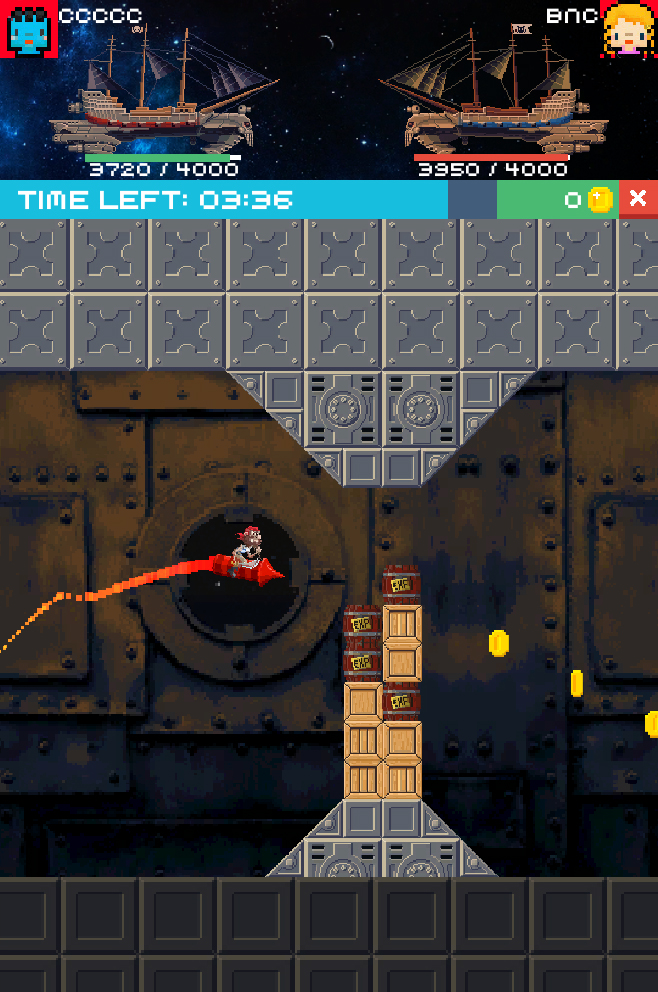
Task: Select the blue CCCCC player avatar
Action: coord(28,29)
